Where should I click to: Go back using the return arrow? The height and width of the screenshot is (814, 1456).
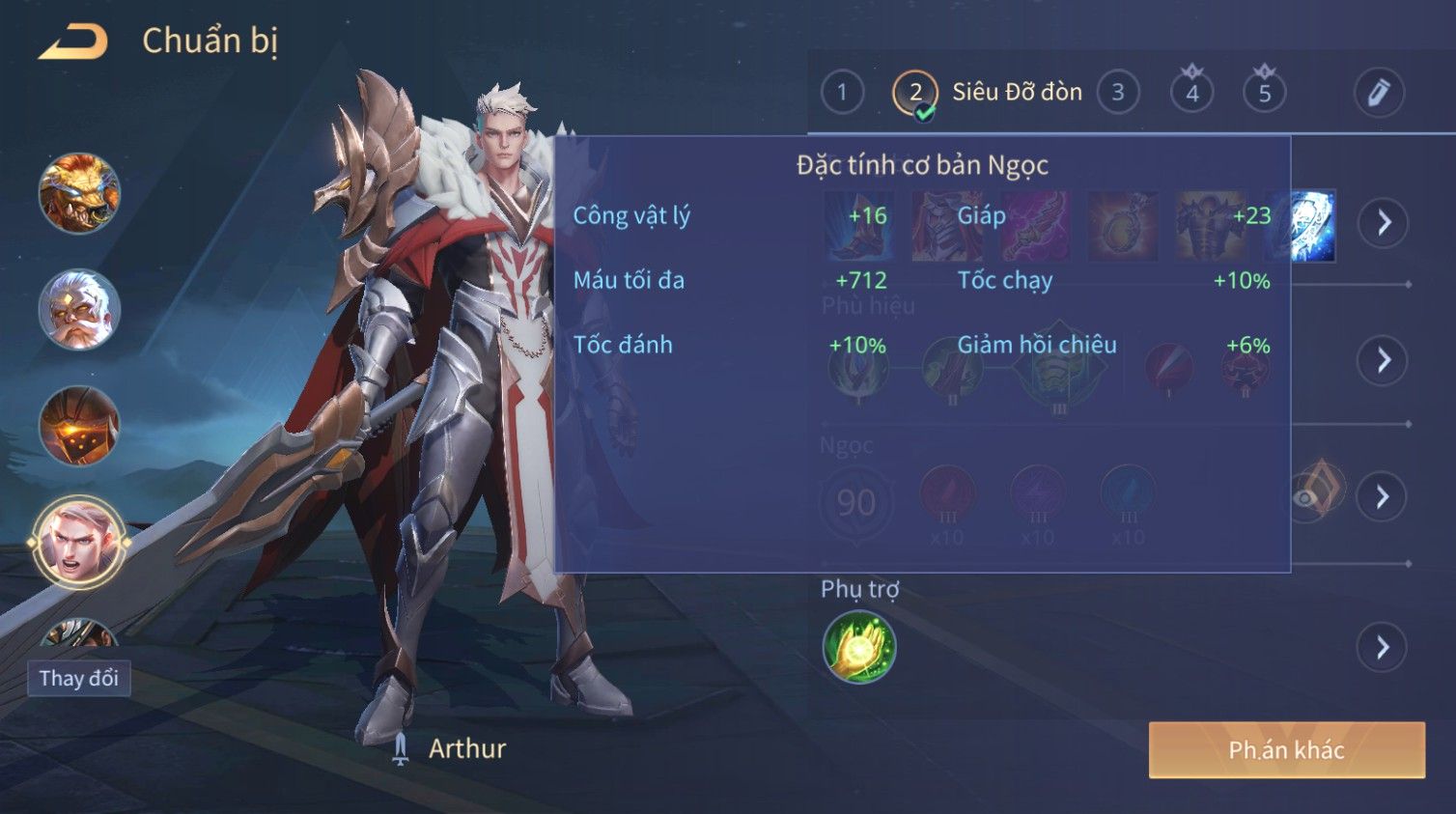(x=73, y=42)
